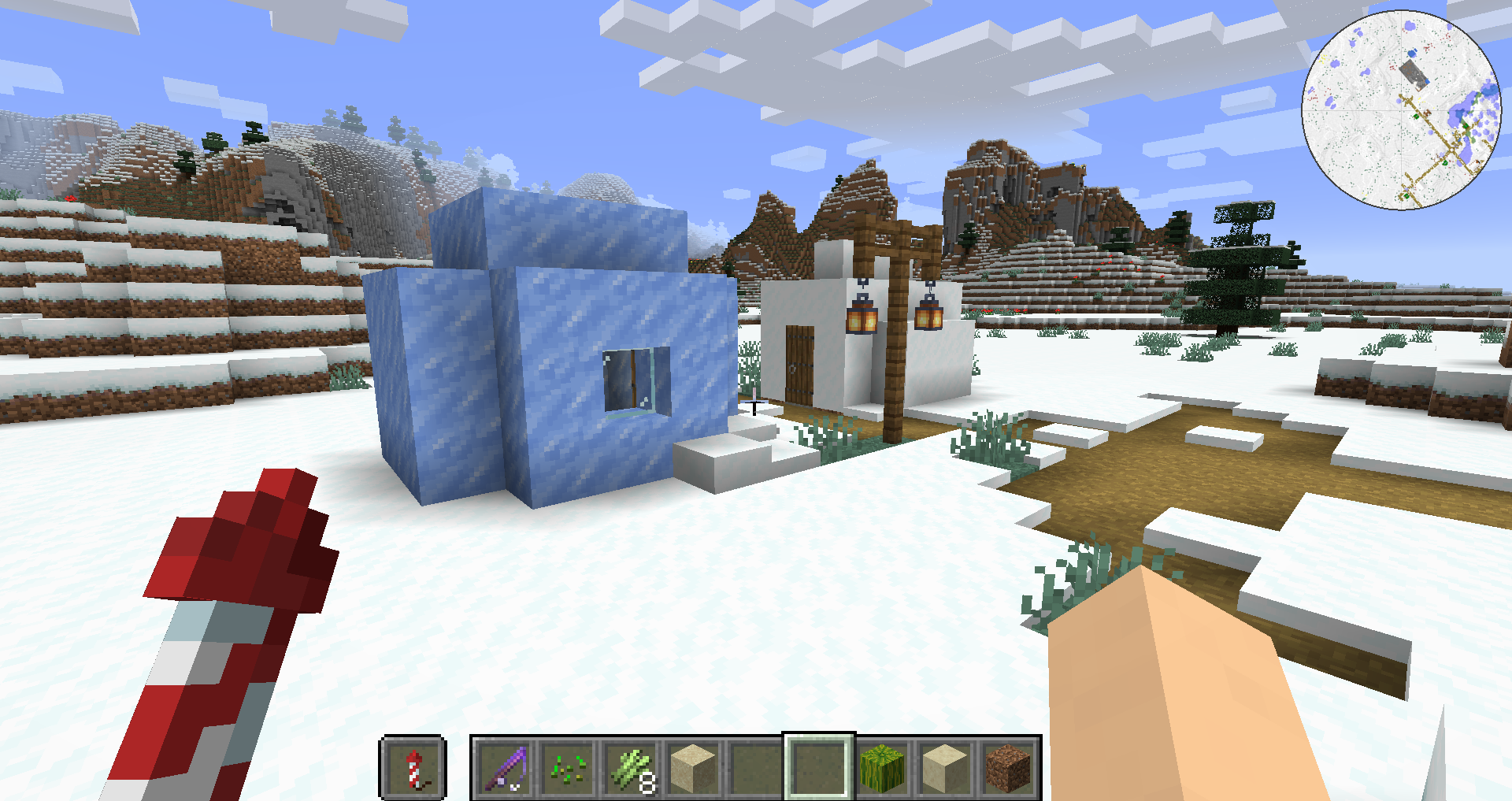Pick the sugar cane stack of 8
The image size is (1512, 801).
[x=631, y=768]
